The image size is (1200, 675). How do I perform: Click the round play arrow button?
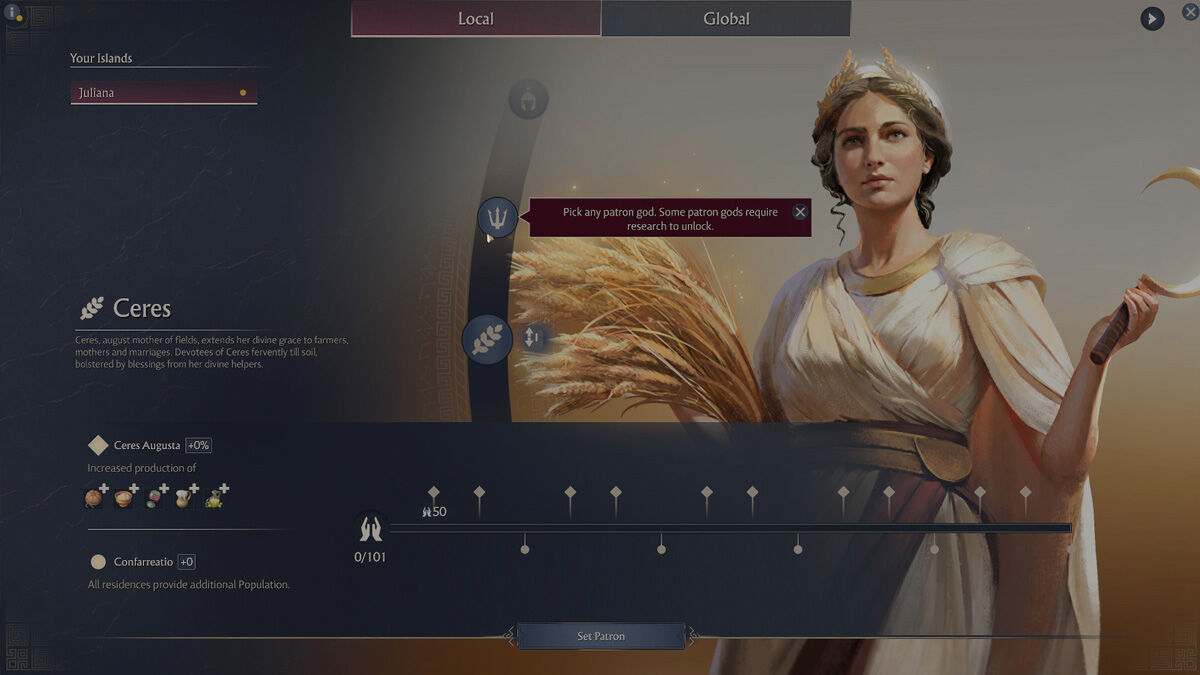[1152, 18]
